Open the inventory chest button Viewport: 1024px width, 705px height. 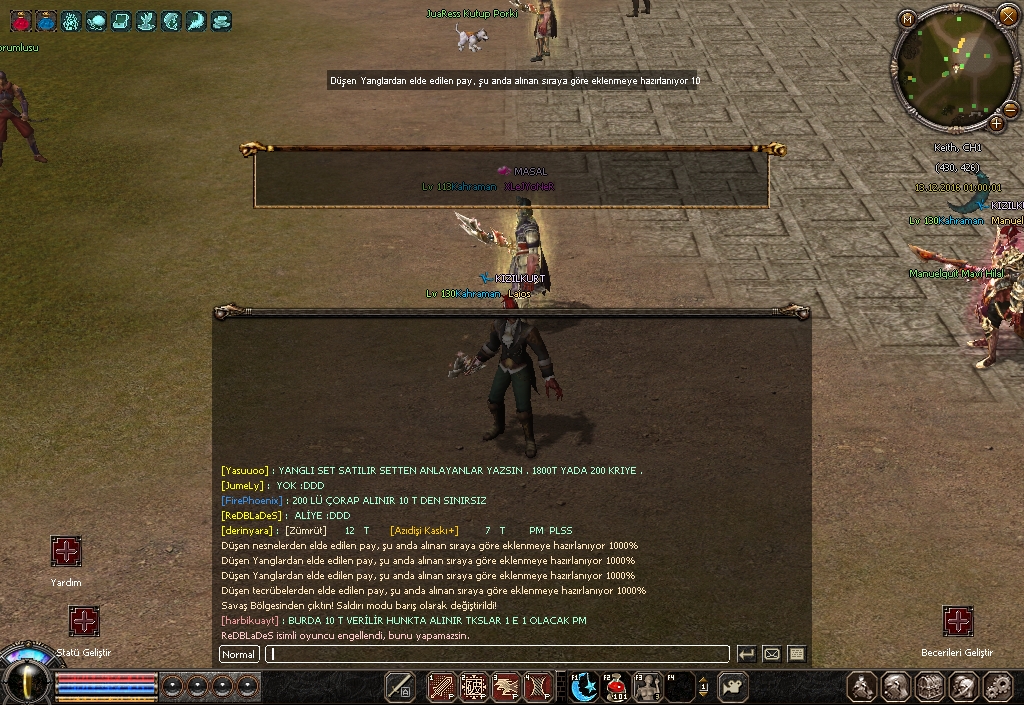pyautogui.click(x=930, y=686)
